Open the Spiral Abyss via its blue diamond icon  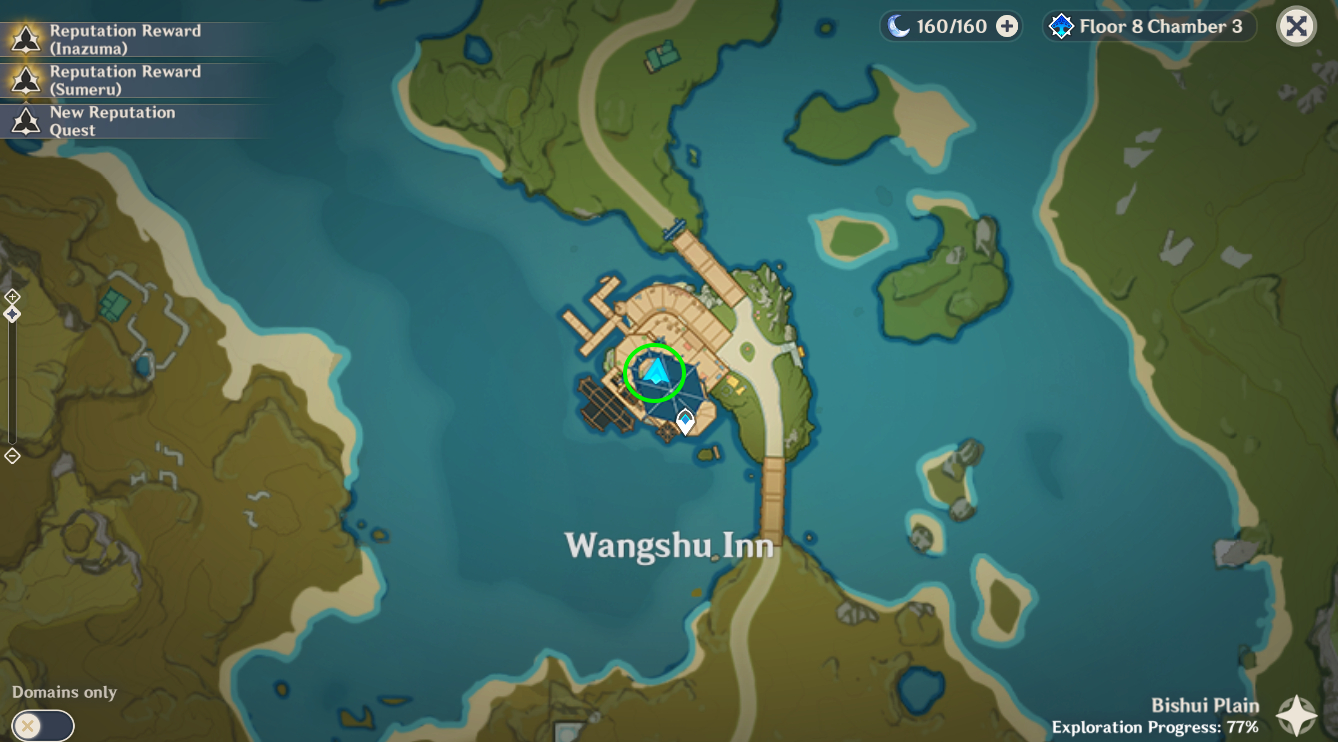tap(1062, 26)
